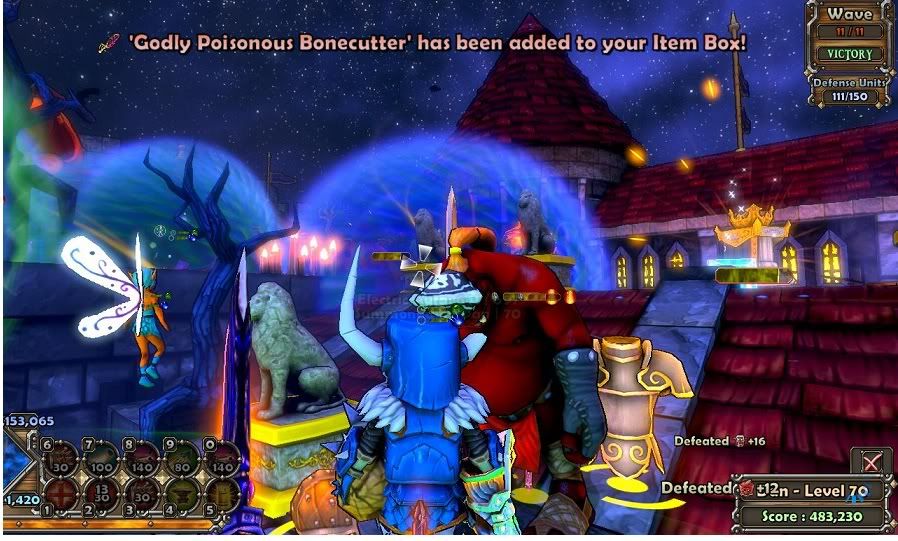Pick the 100-cost defense in slot 7
The height and width of the screenshot is (541, 898).
click(100, 457)
